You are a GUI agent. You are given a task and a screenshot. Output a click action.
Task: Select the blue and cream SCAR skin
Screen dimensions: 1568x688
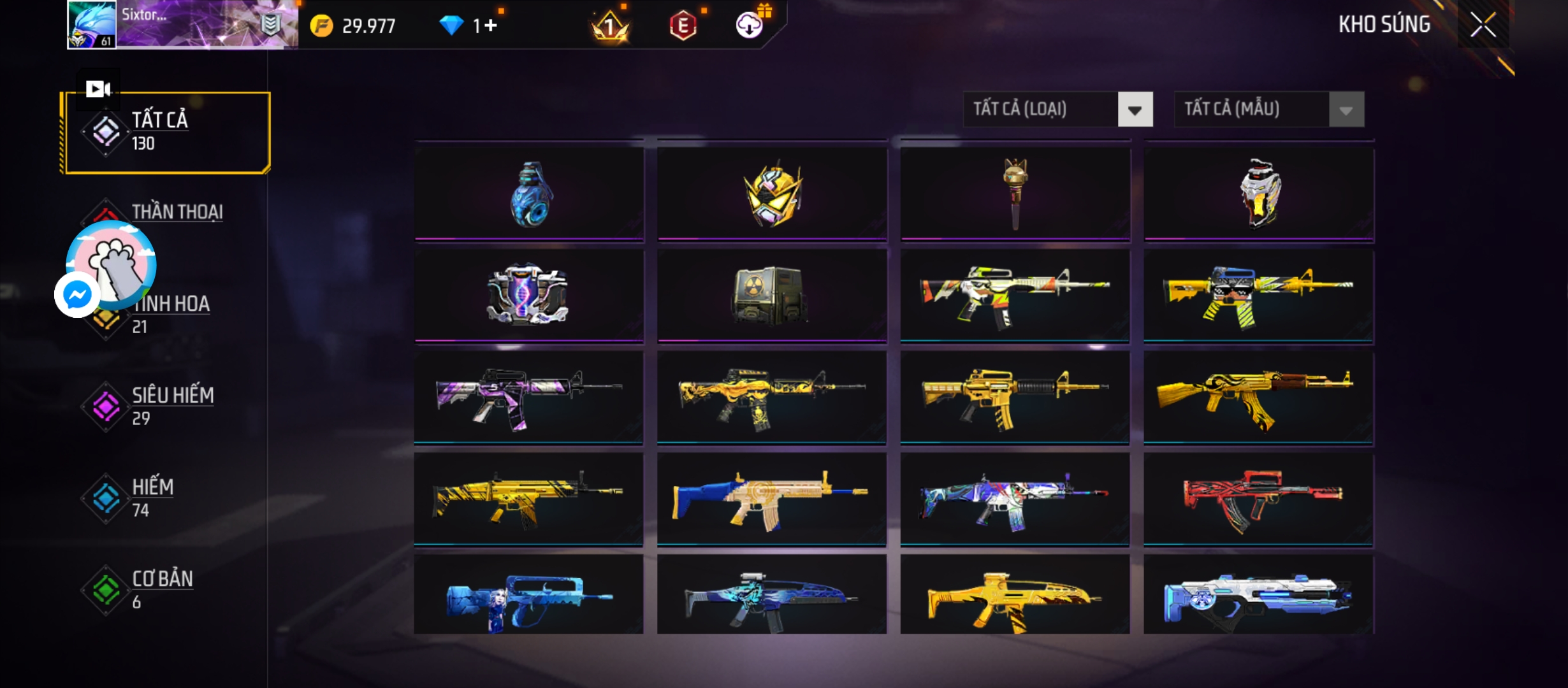(772, 499)
